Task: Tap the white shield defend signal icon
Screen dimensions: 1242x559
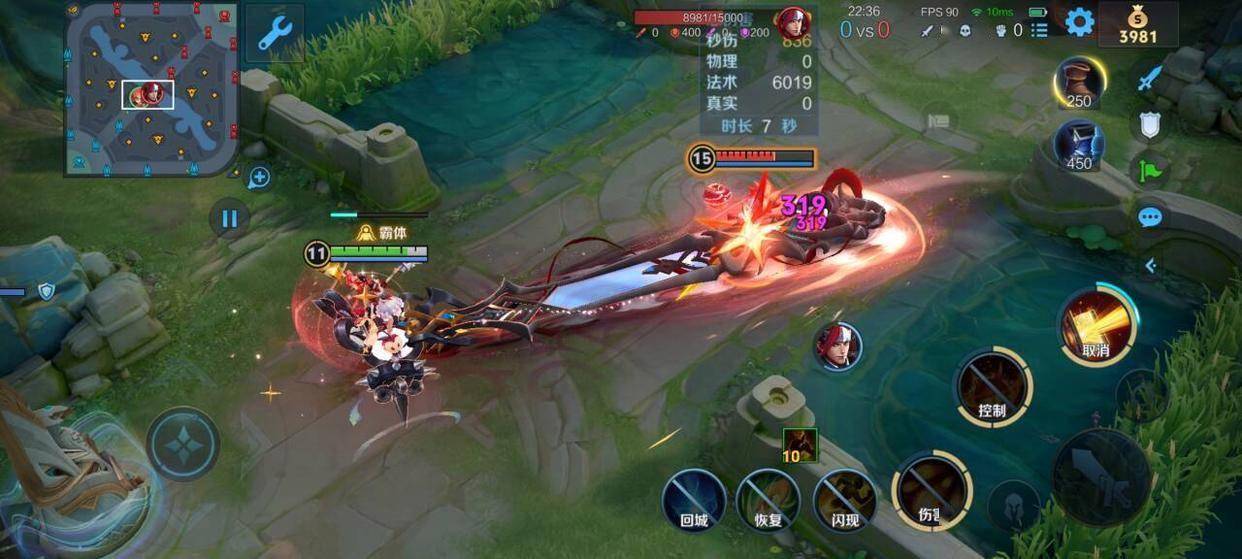Action: point(1151,124)
